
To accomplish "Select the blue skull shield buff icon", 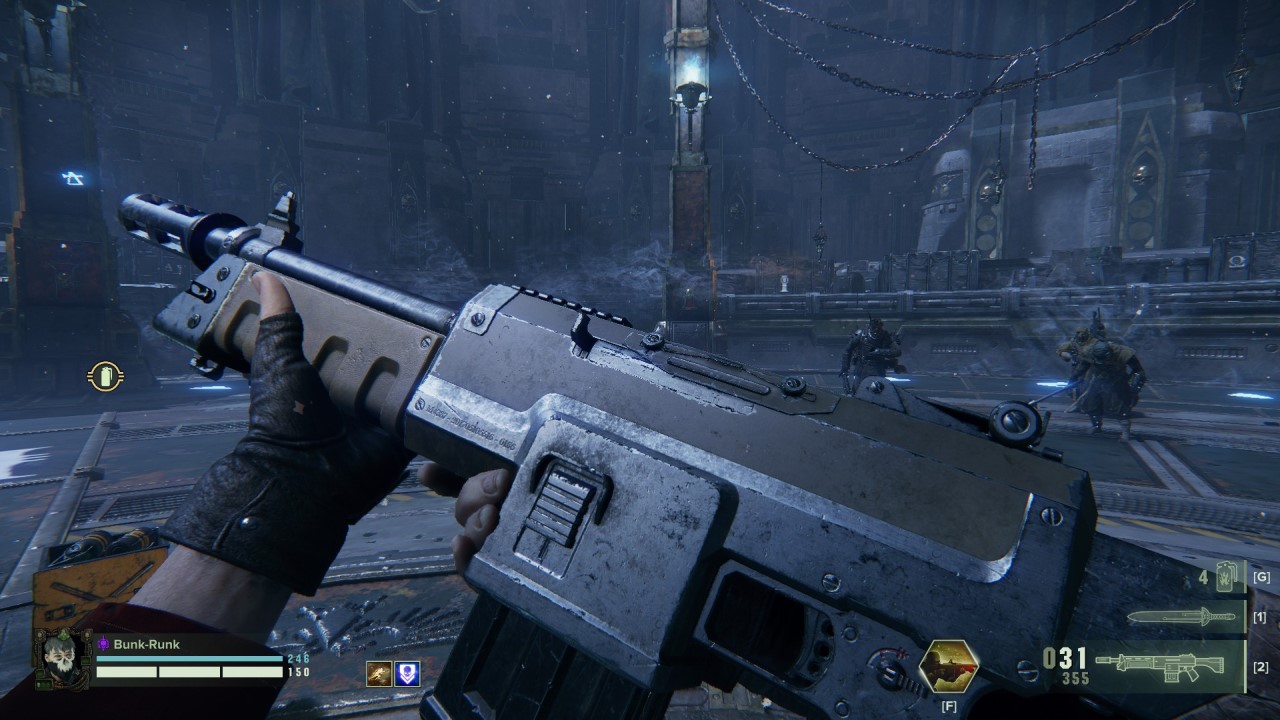I will (x=408, y=673).
